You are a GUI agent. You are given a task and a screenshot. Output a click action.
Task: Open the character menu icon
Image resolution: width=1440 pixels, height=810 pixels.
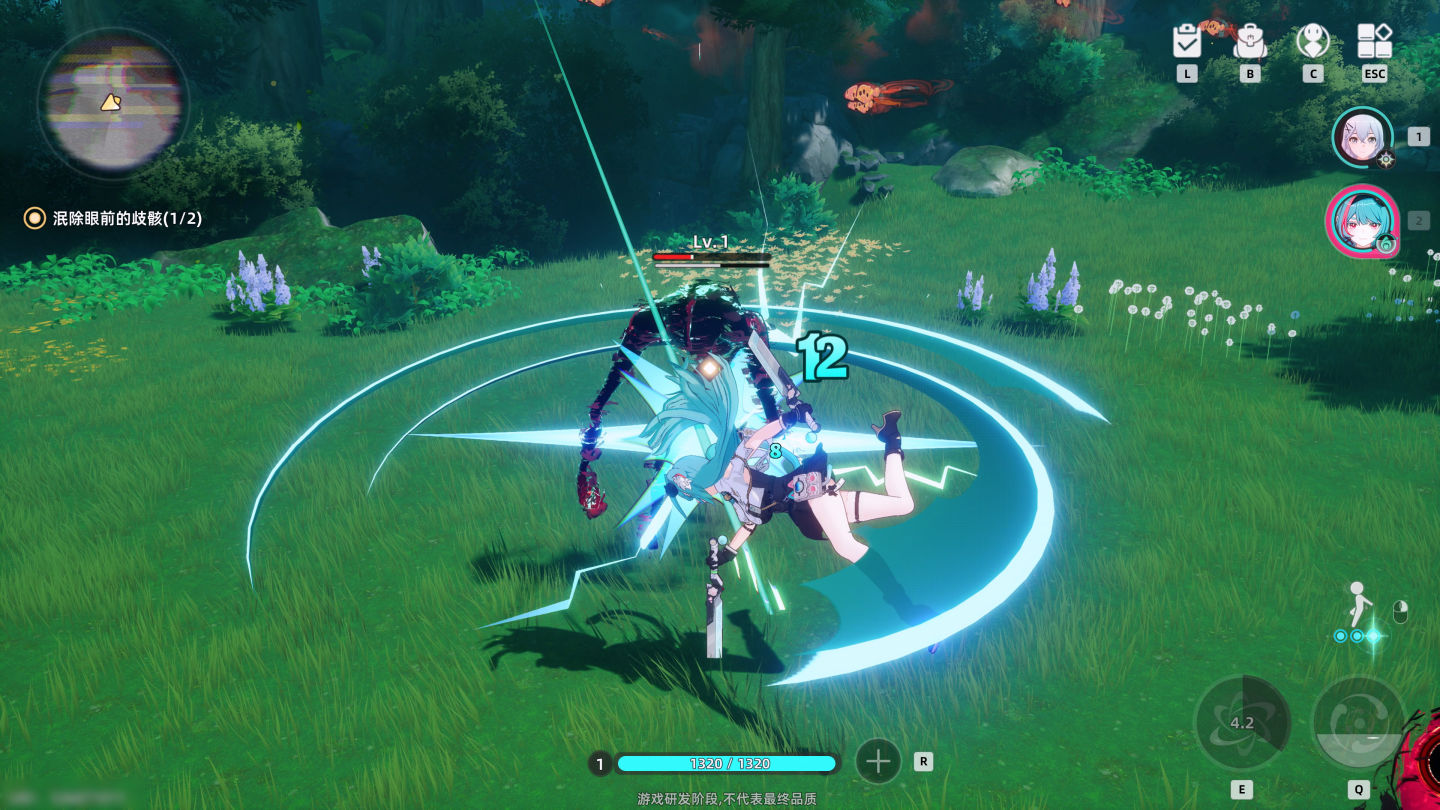point(1312,41)
